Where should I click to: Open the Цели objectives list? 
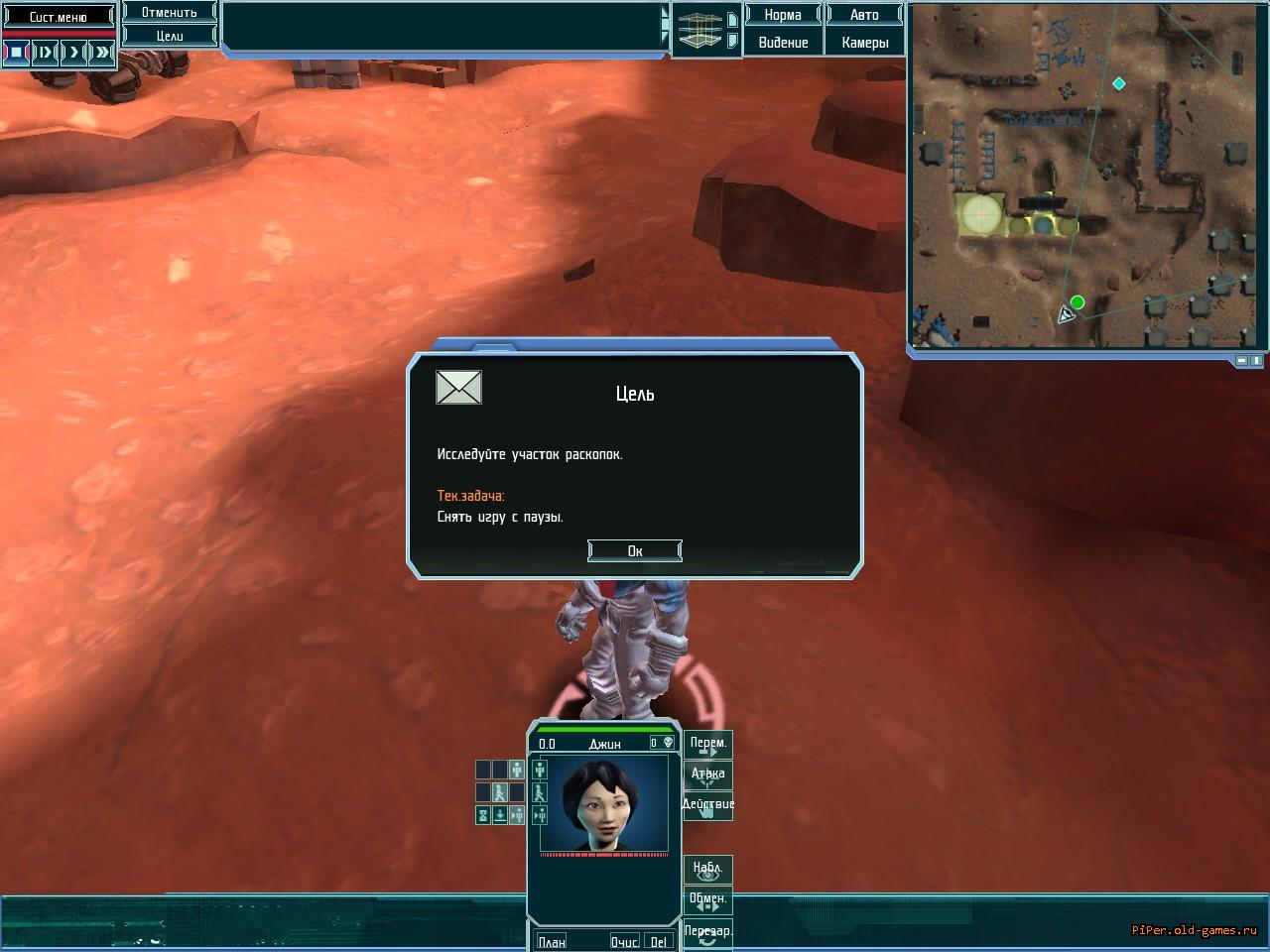coord(170,36)
